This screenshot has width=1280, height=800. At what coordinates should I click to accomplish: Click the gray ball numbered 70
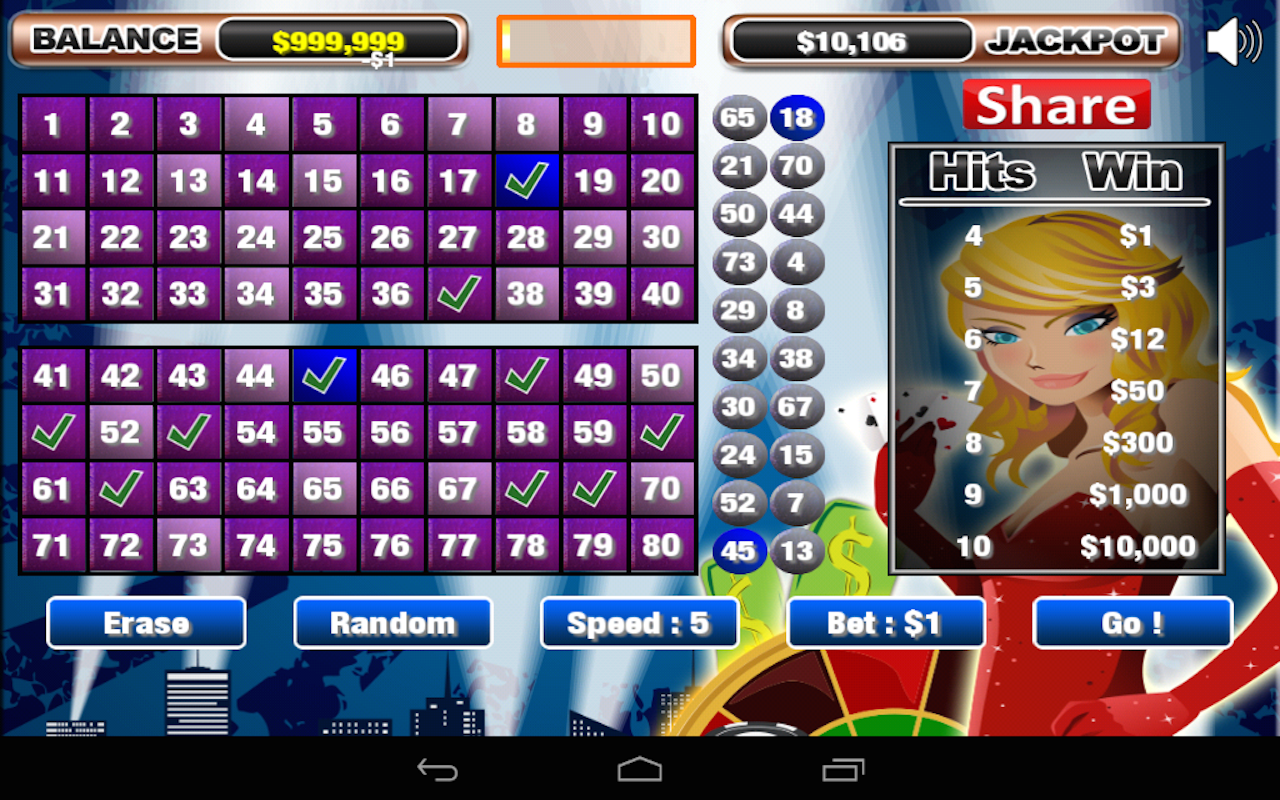797,165
